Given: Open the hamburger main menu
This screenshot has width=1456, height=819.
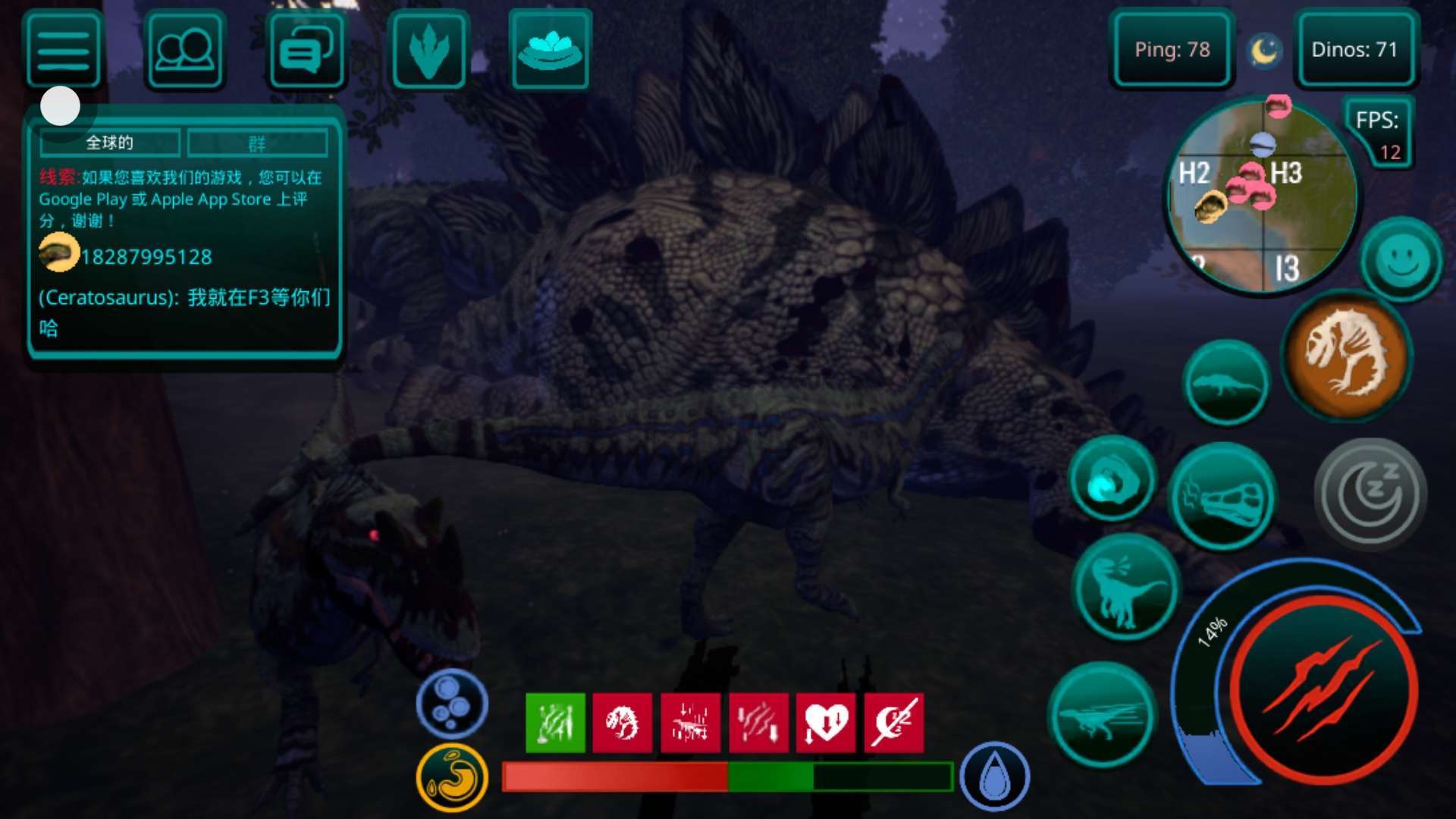Looking at the screenshot, I should tap(64, 51).
